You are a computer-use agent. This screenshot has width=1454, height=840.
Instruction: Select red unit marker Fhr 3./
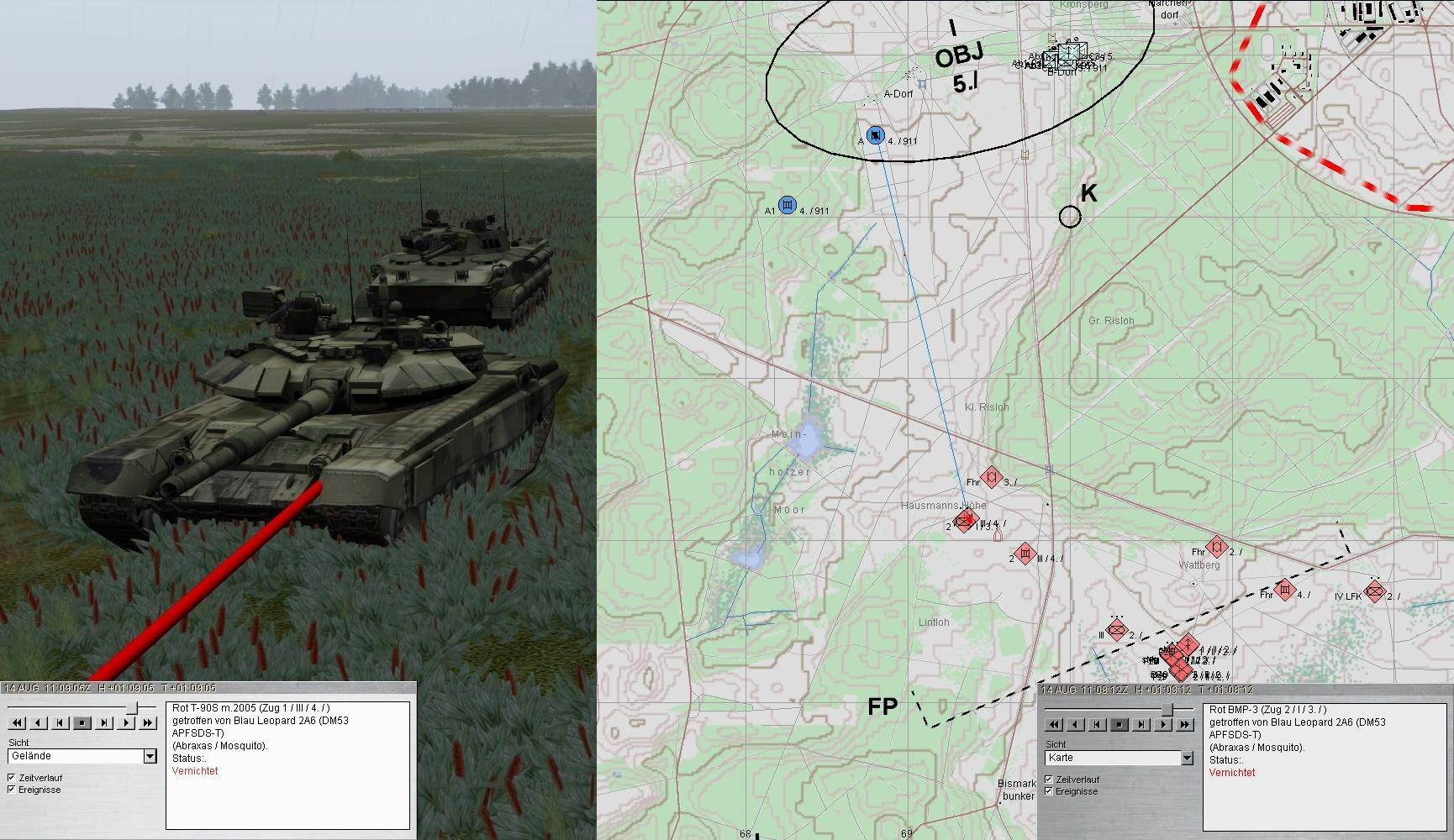coord(992,478)
